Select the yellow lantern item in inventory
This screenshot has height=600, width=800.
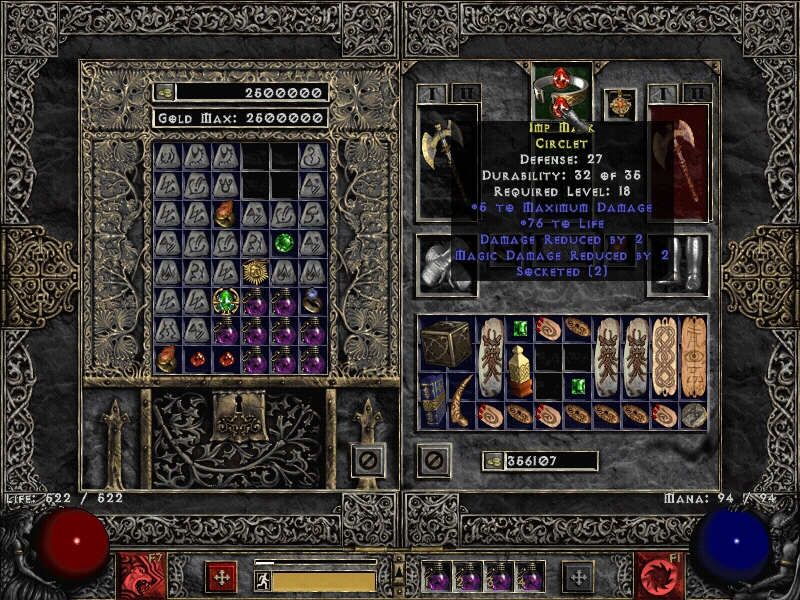pyautogui.click(x=518, y=372)
